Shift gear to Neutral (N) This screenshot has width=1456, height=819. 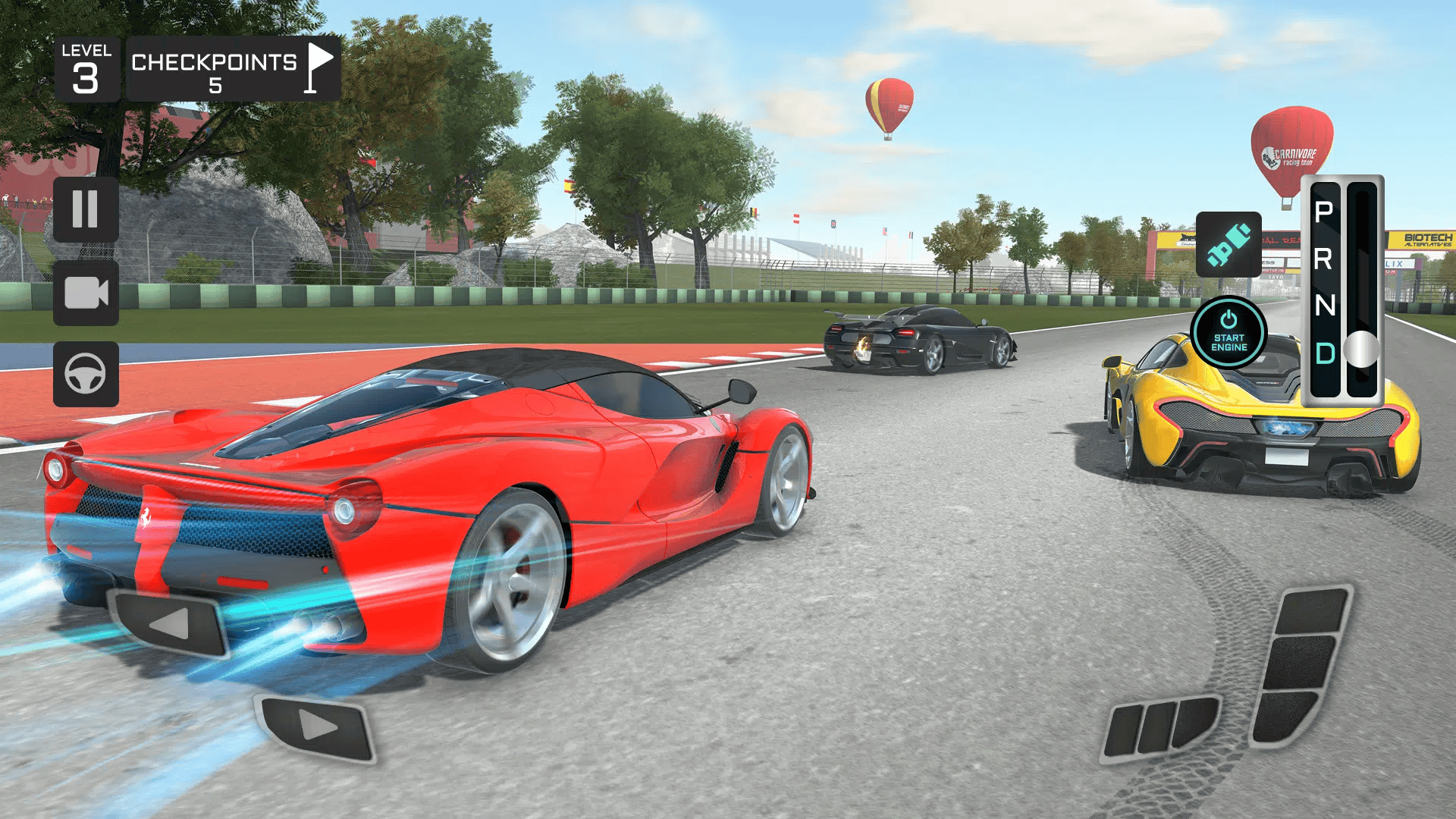[1325, 306]
